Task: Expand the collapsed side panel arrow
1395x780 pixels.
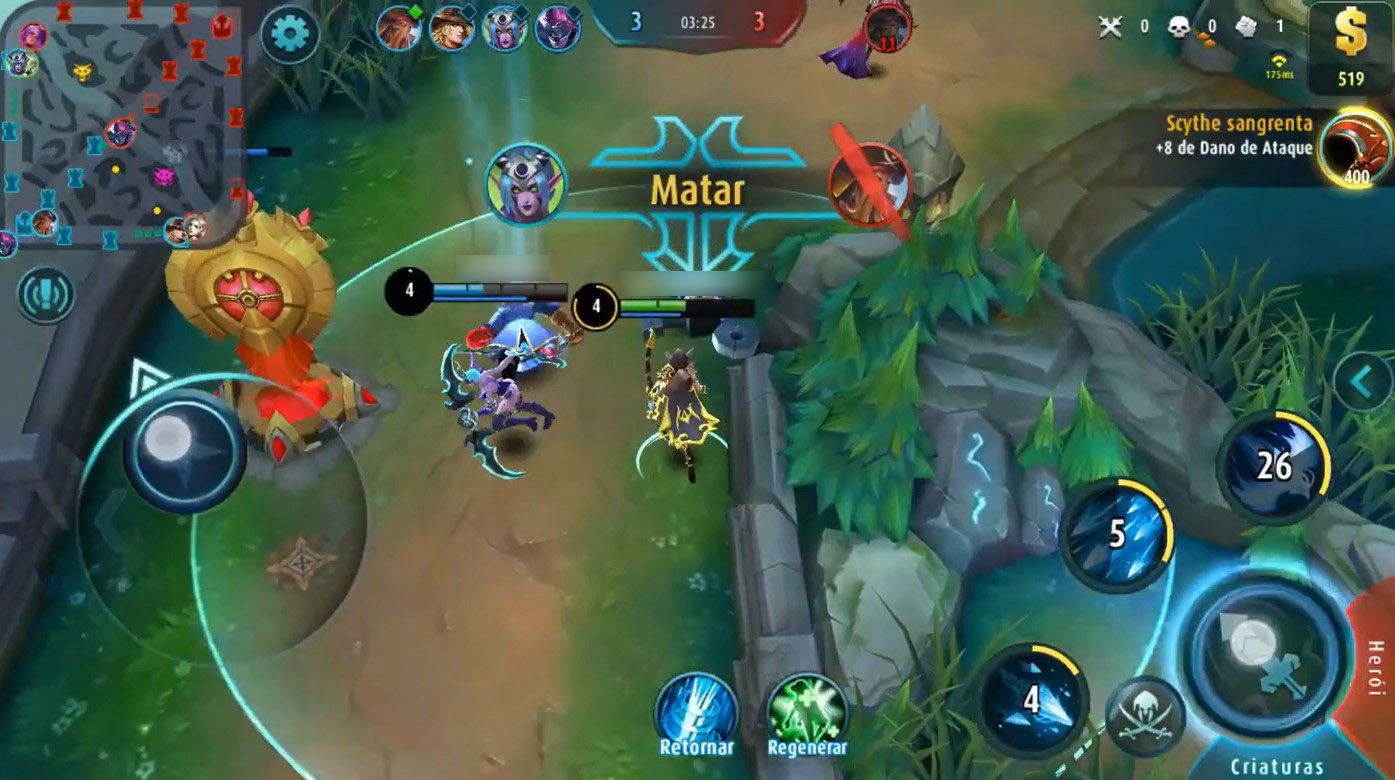Action: [1363, 381]
